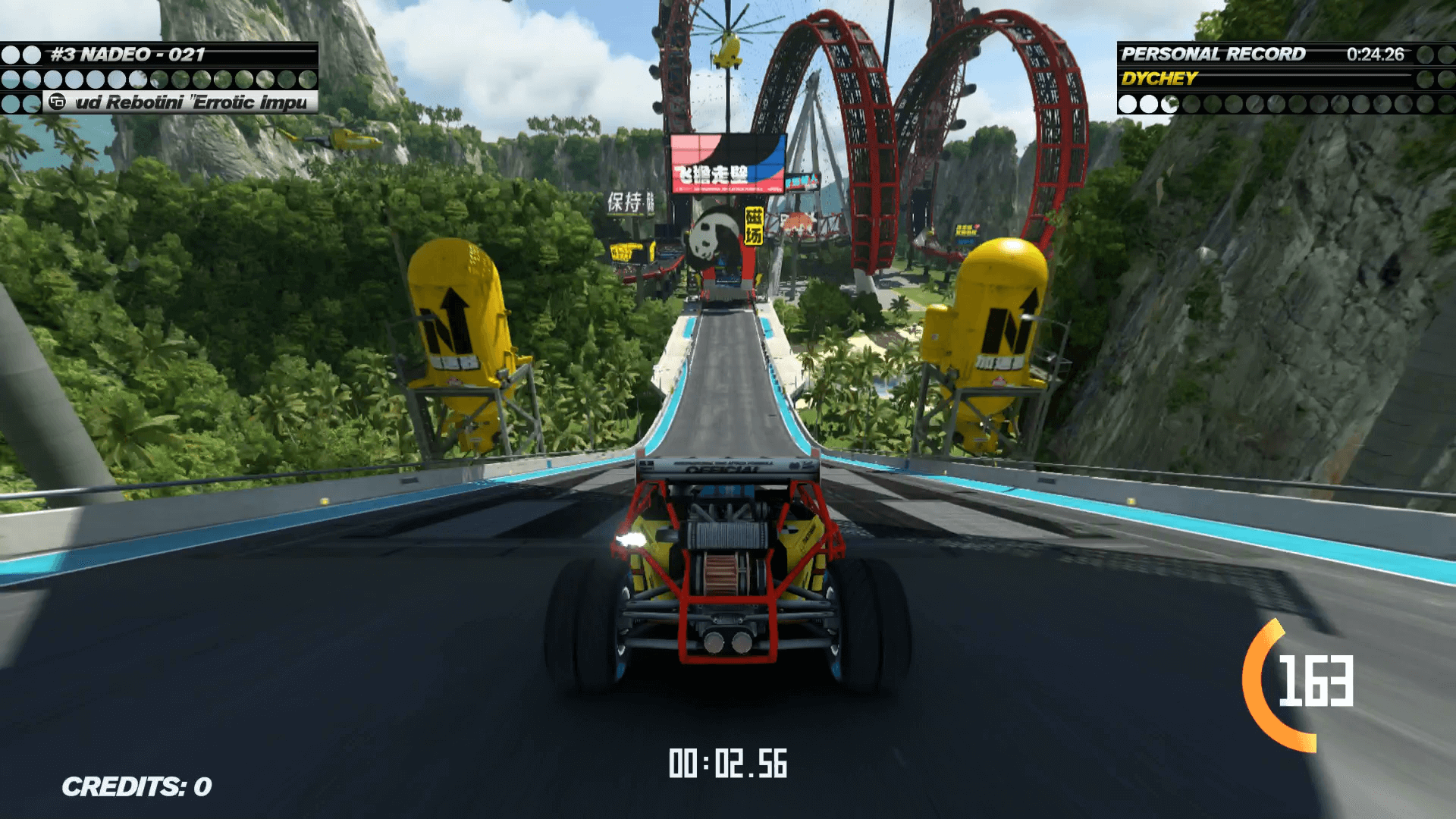Screen dimensions: 1456x819
Task: Open the DYCHEY player name entry
Action: tap(1160, 77)
